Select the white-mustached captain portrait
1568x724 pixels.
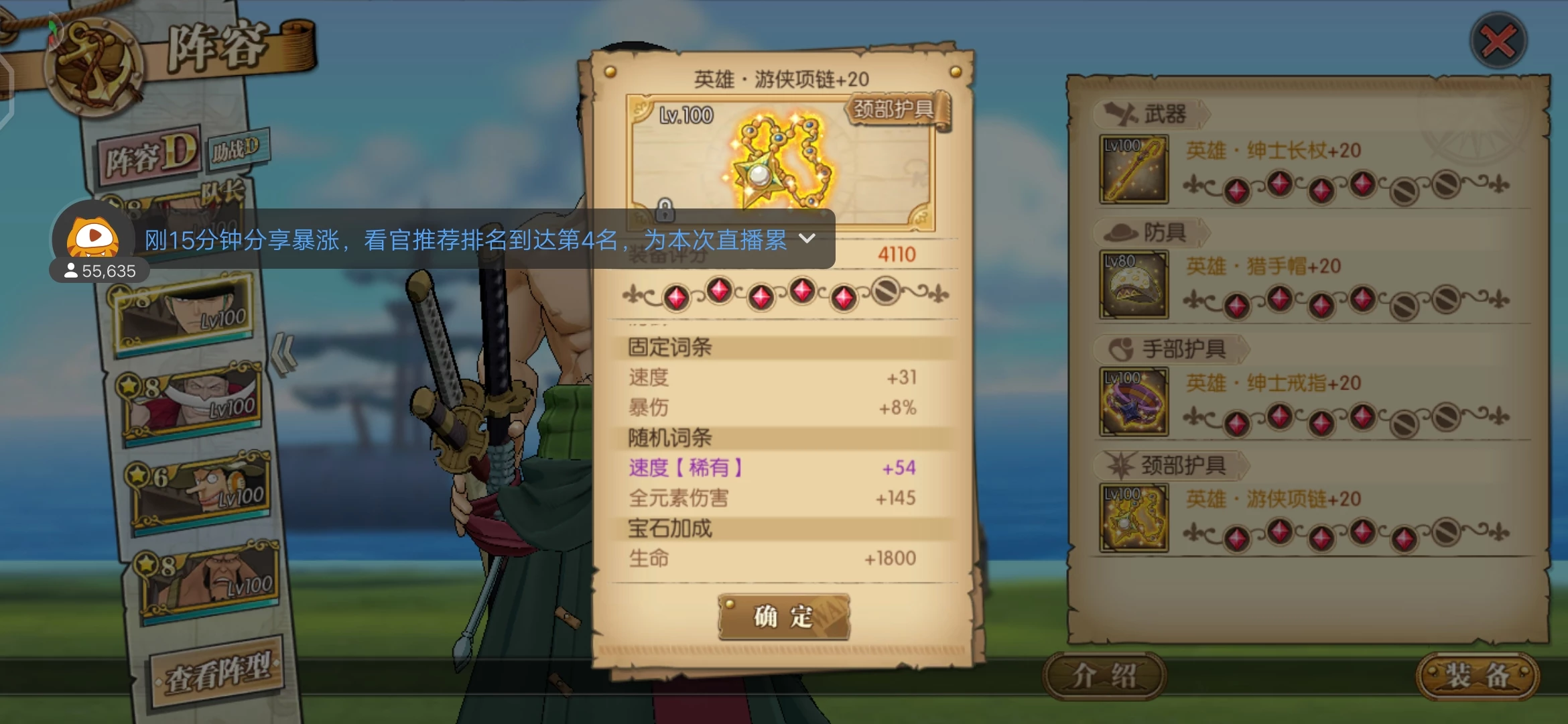(192, 402)
